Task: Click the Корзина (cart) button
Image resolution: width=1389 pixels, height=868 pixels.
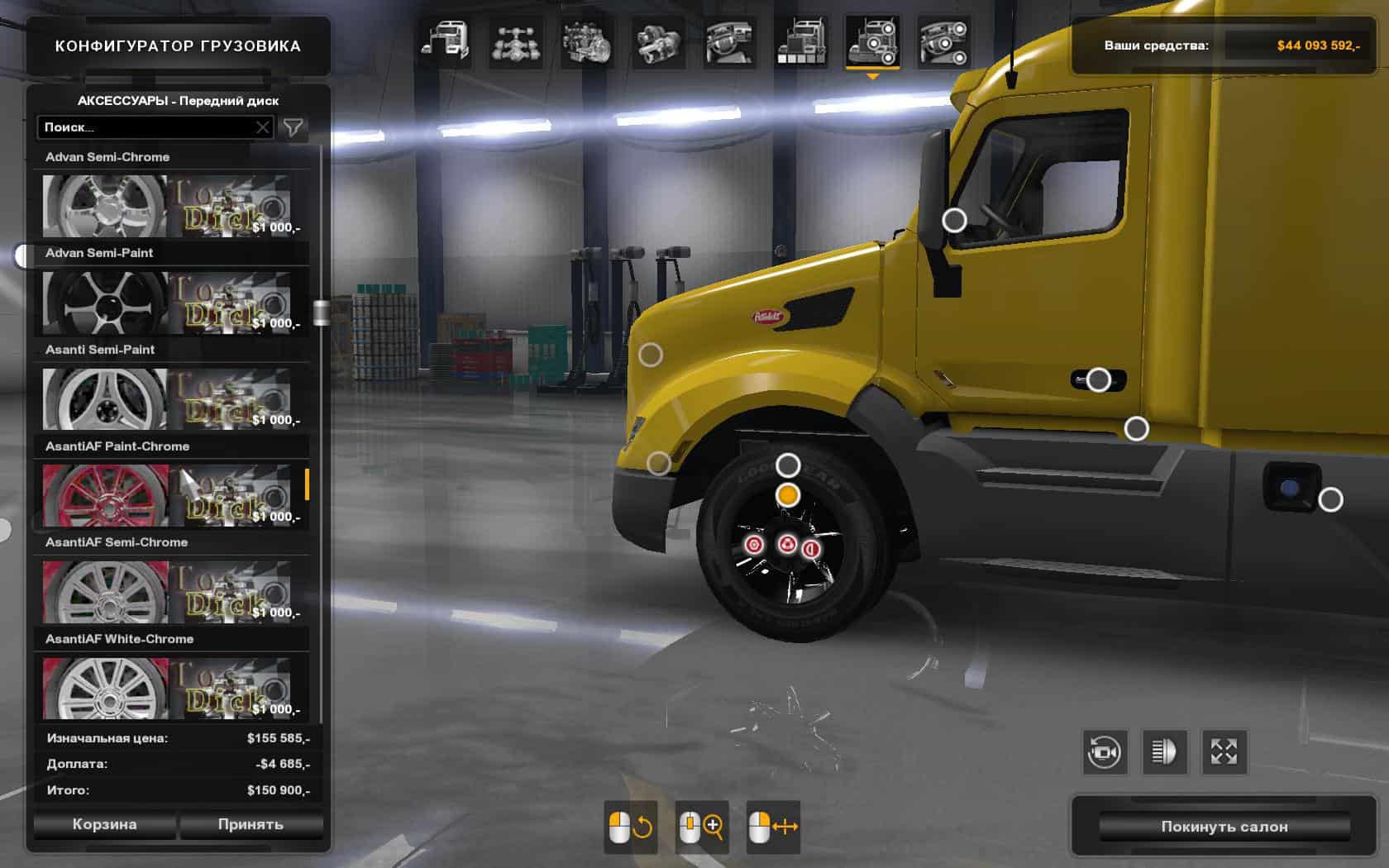Action: click(x=104, y=824)
